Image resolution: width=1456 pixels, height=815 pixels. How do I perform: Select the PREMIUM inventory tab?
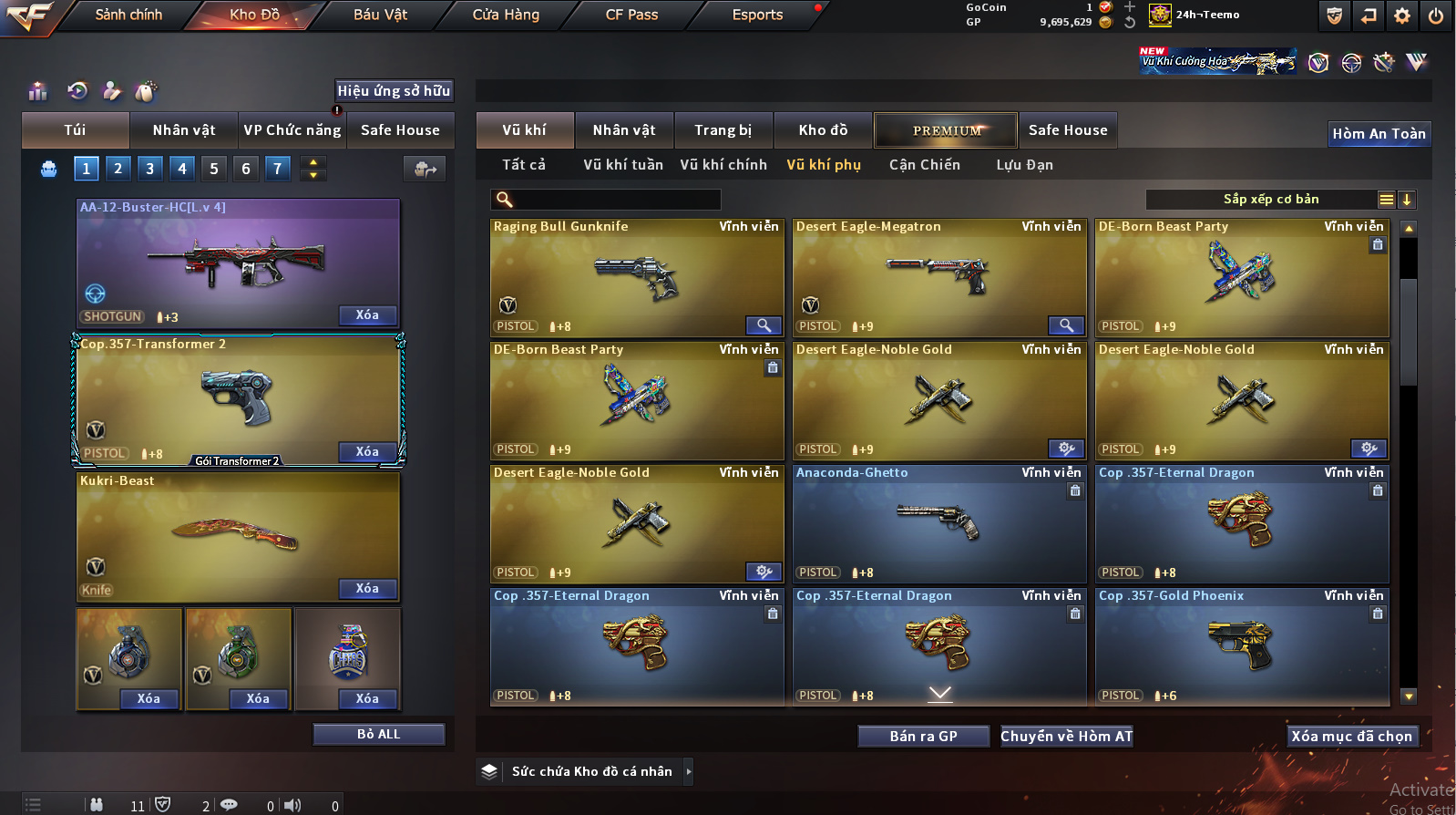pos(946,130)
